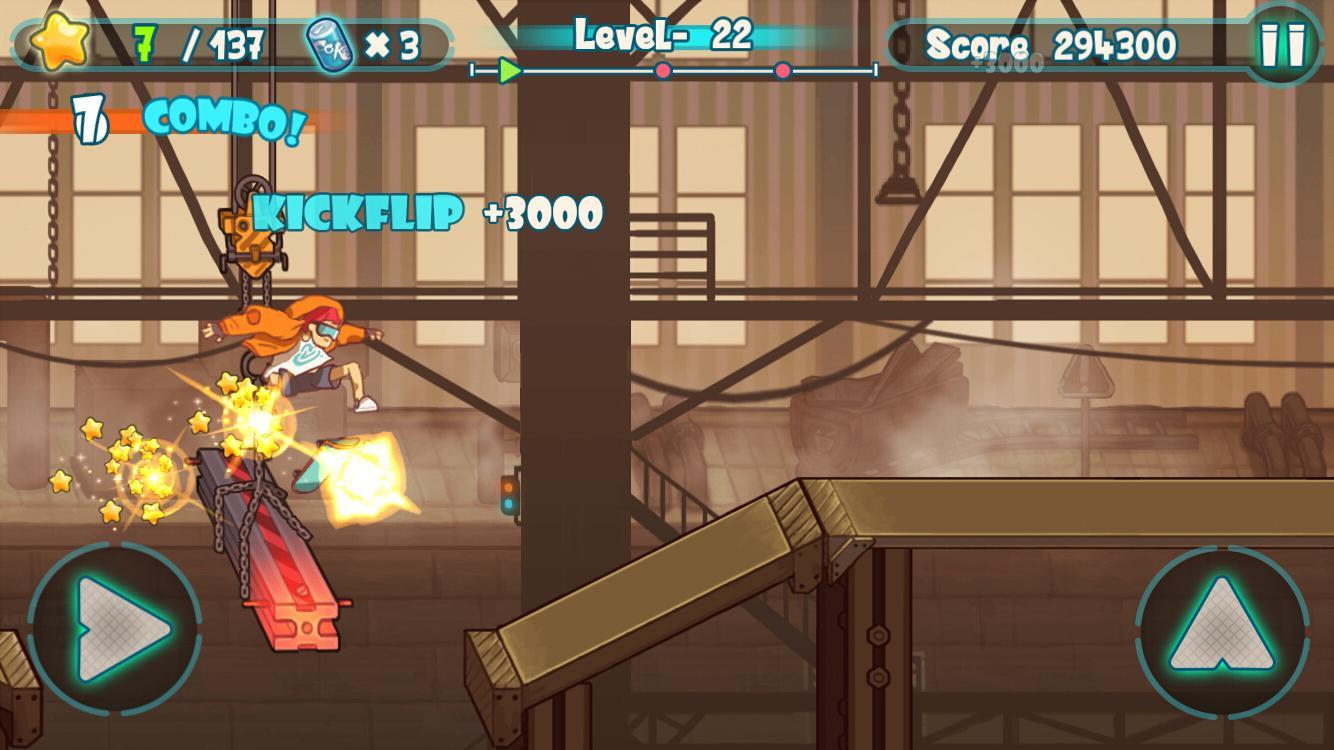
Task: Click the green skater marker on progress bar
Action: [509, 70]
